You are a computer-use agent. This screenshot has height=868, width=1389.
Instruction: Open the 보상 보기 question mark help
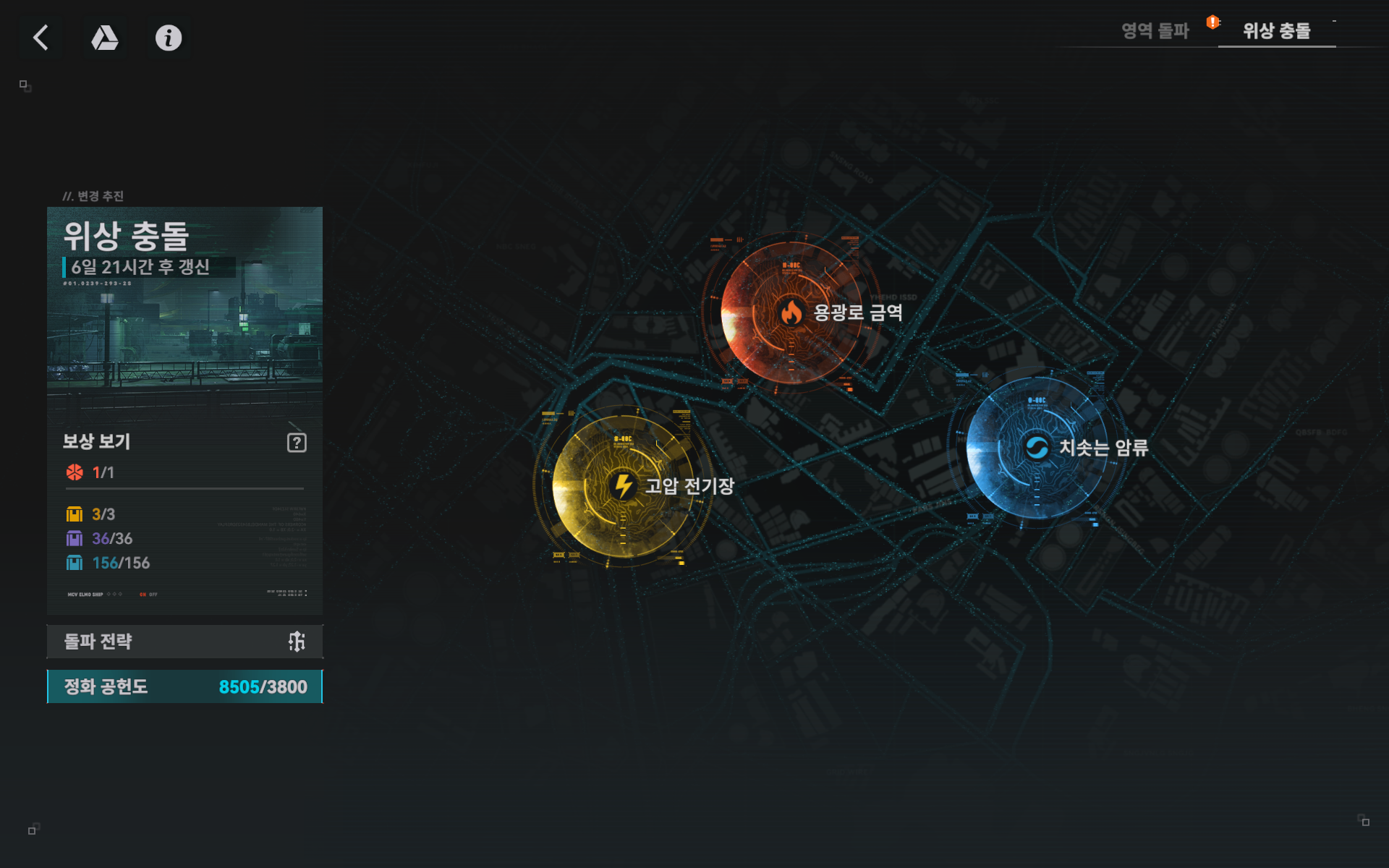(x=297, y=443)
